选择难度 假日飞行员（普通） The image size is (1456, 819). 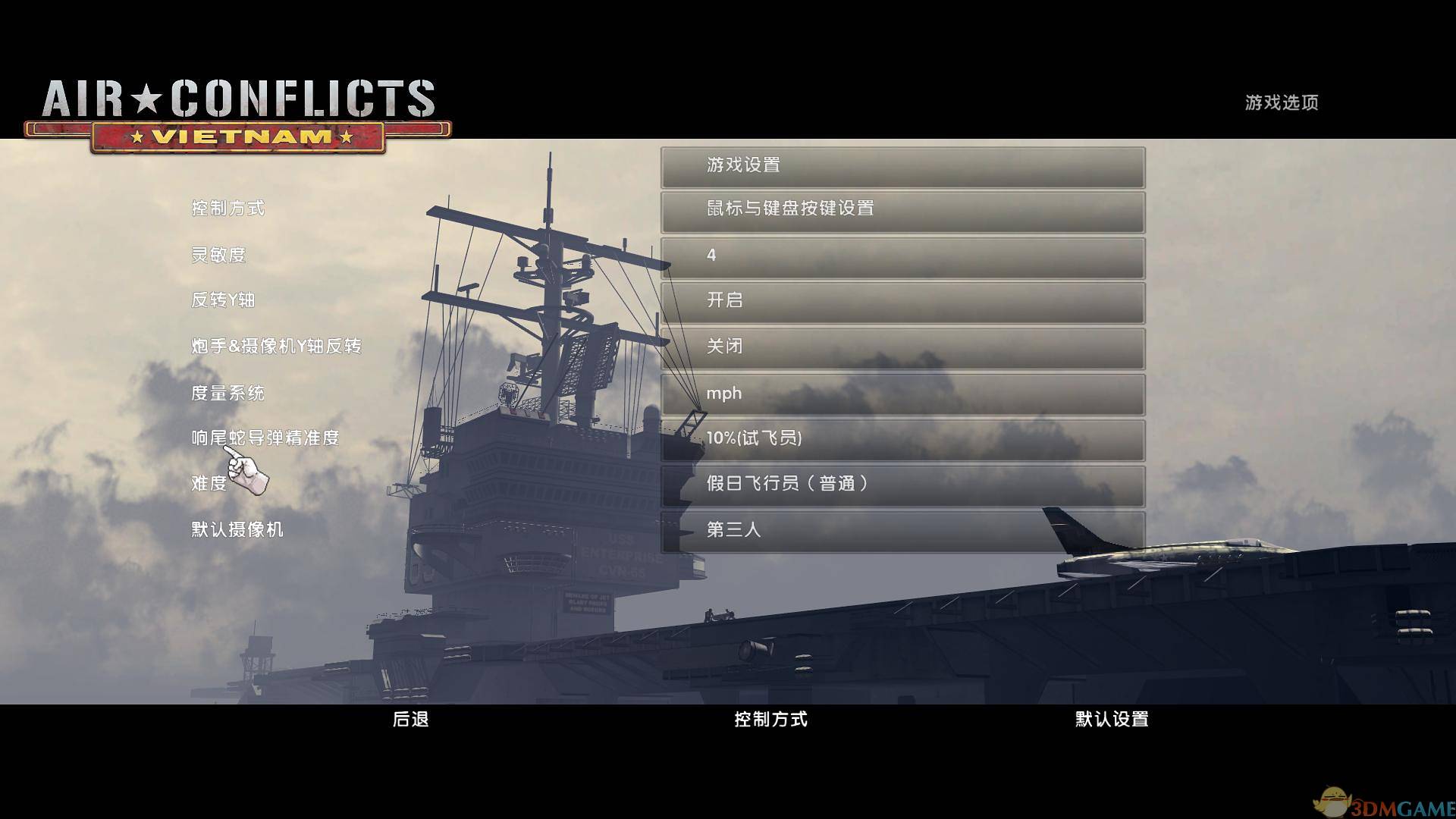point(902,484)
